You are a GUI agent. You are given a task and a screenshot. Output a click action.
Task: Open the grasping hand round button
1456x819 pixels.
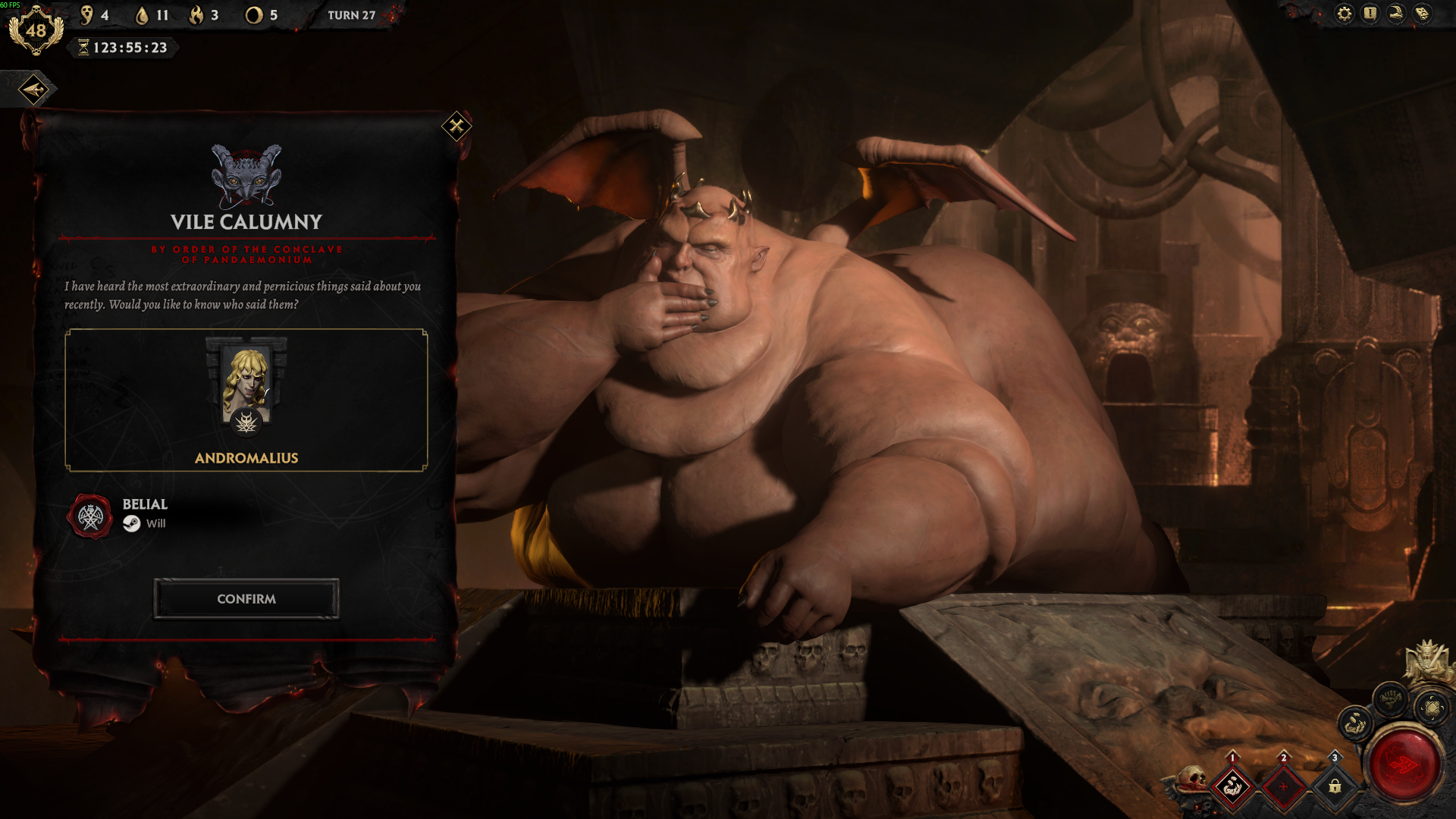pos(1354,724)
